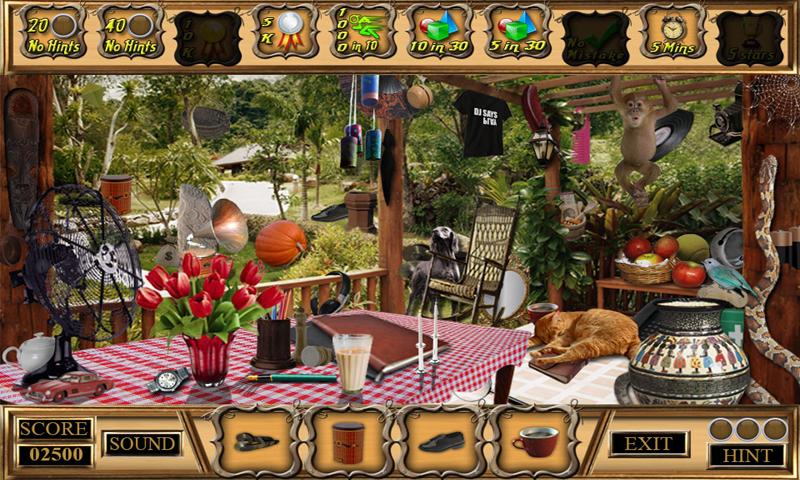
Task: Check the 10 in 30 achievement badge
Action: click(439, 34)
